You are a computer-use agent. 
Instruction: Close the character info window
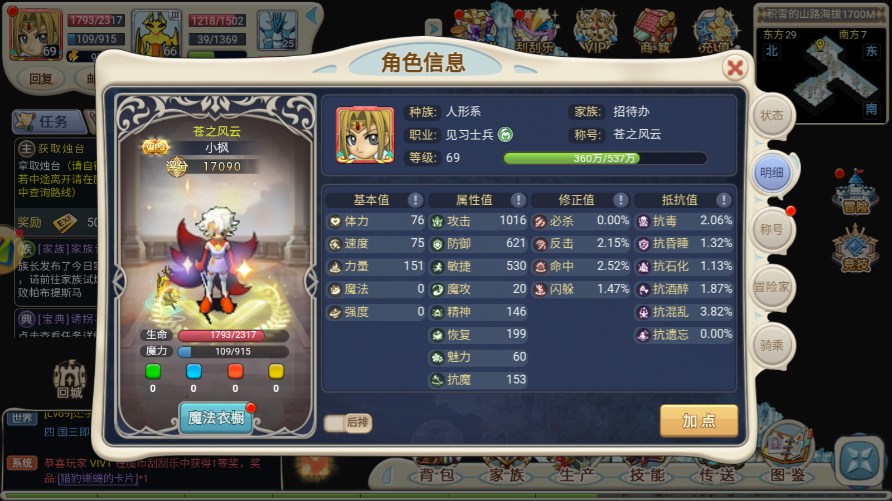tap(735, 68)
